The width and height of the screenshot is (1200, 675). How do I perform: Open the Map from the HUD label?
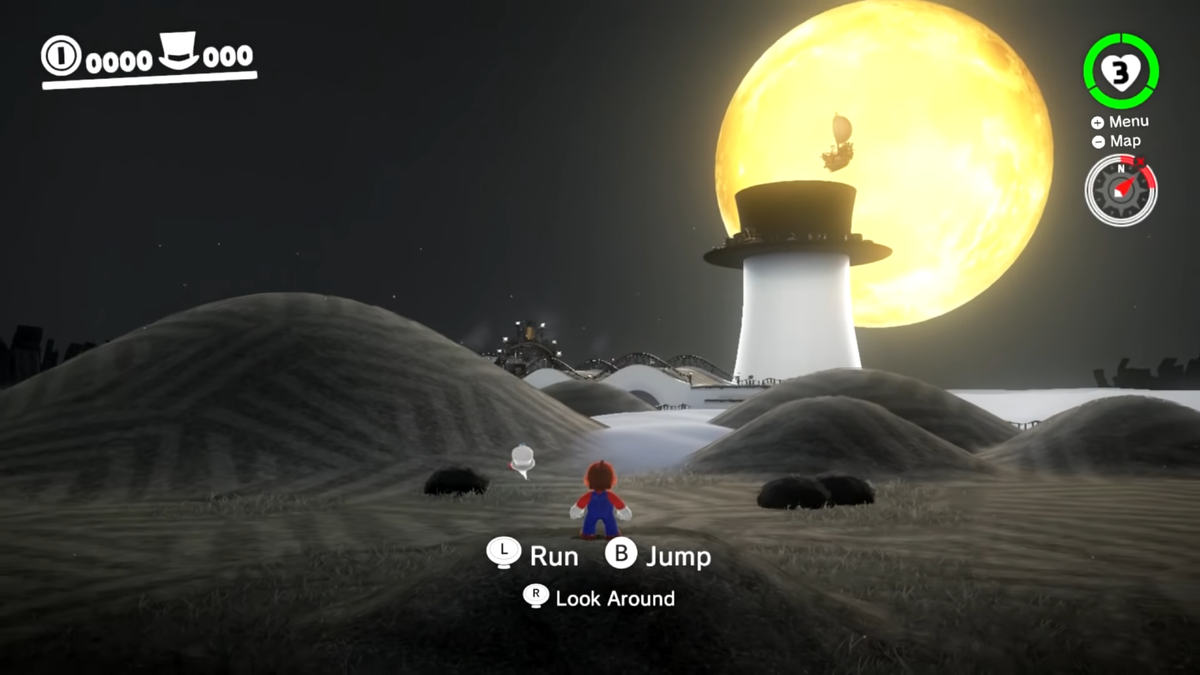point(1117,141)
